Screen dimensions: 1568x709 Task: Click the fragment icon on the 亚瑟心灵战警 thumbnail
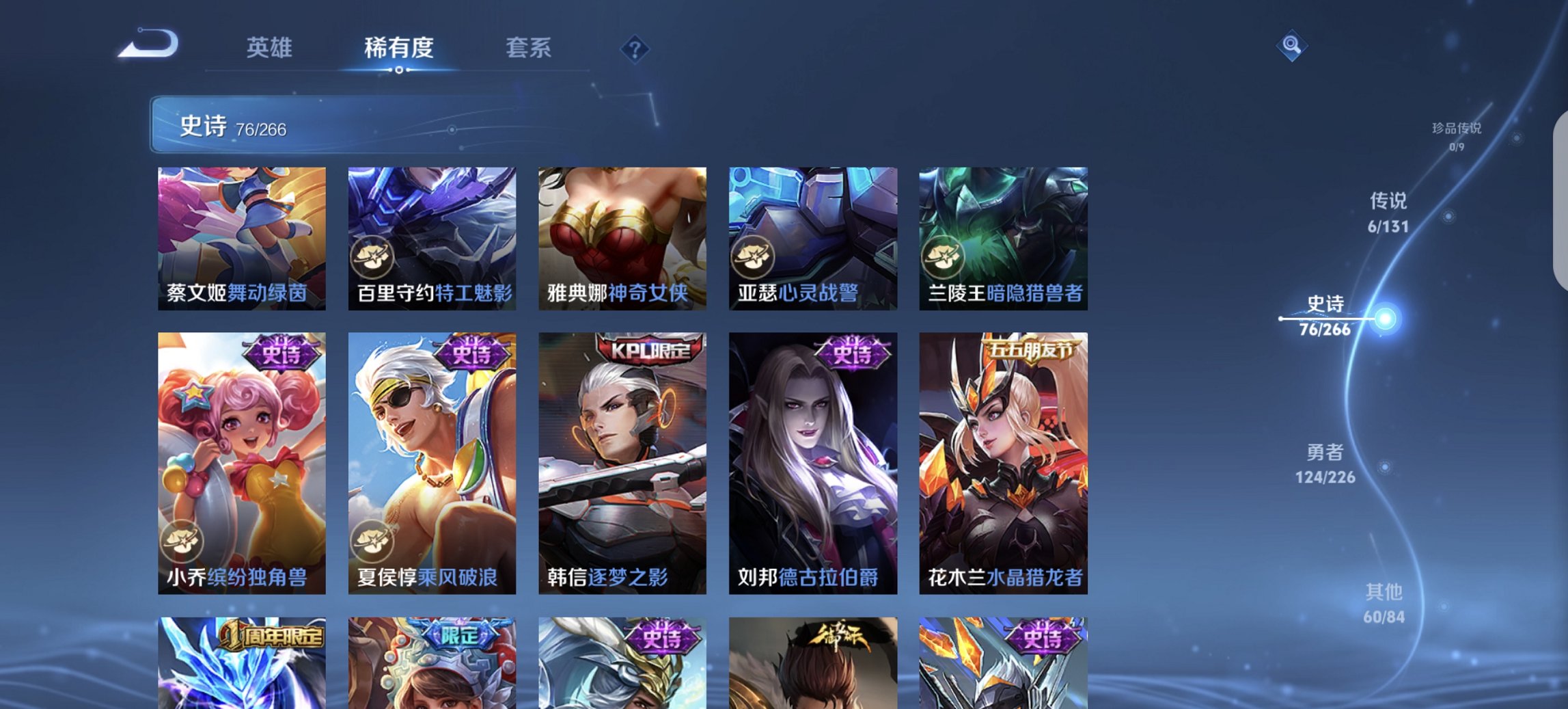click(x=754, y=257)
